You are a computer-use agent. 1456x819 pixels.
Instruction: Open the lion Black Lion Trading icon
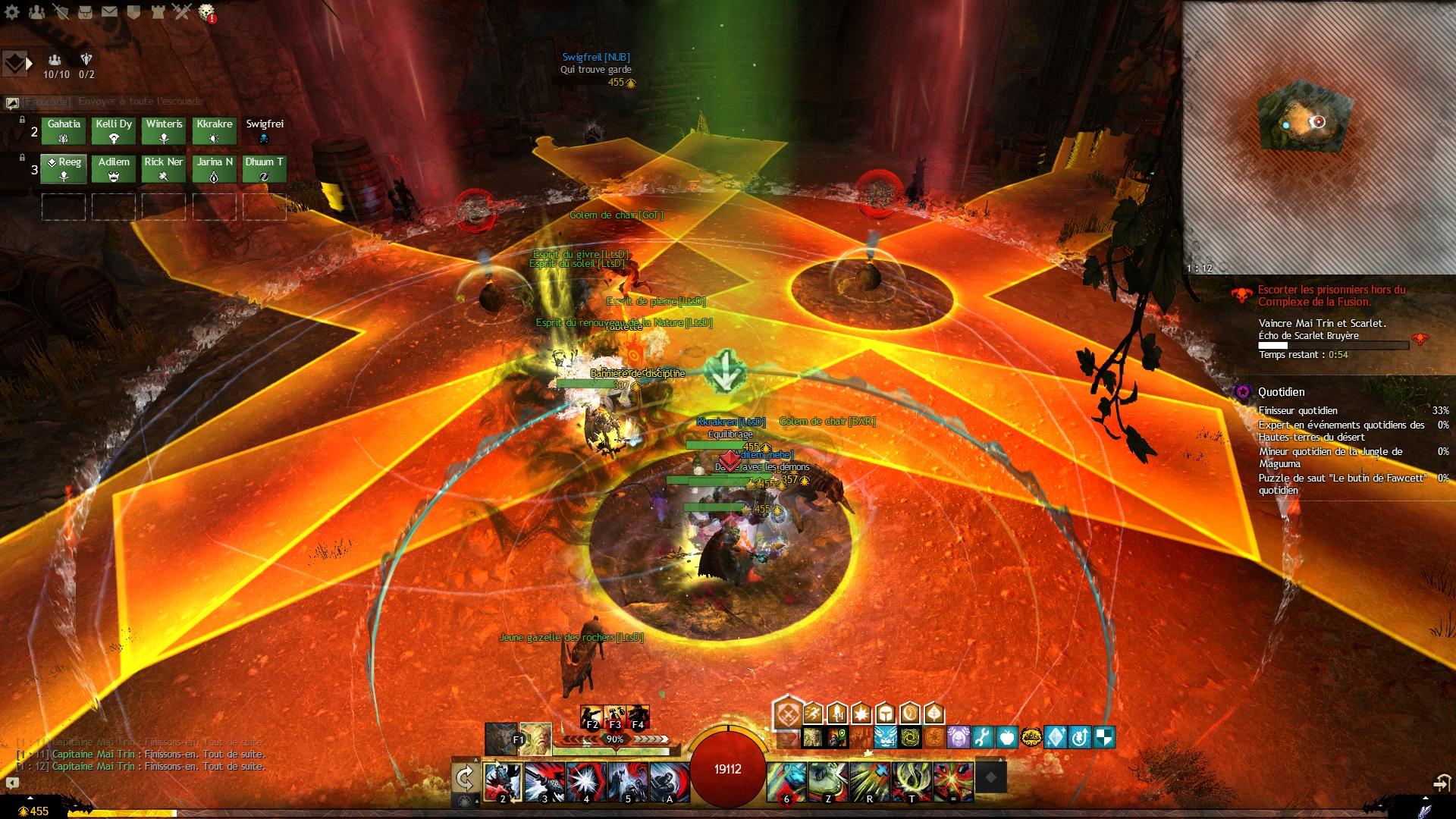[x=206, y=11]
